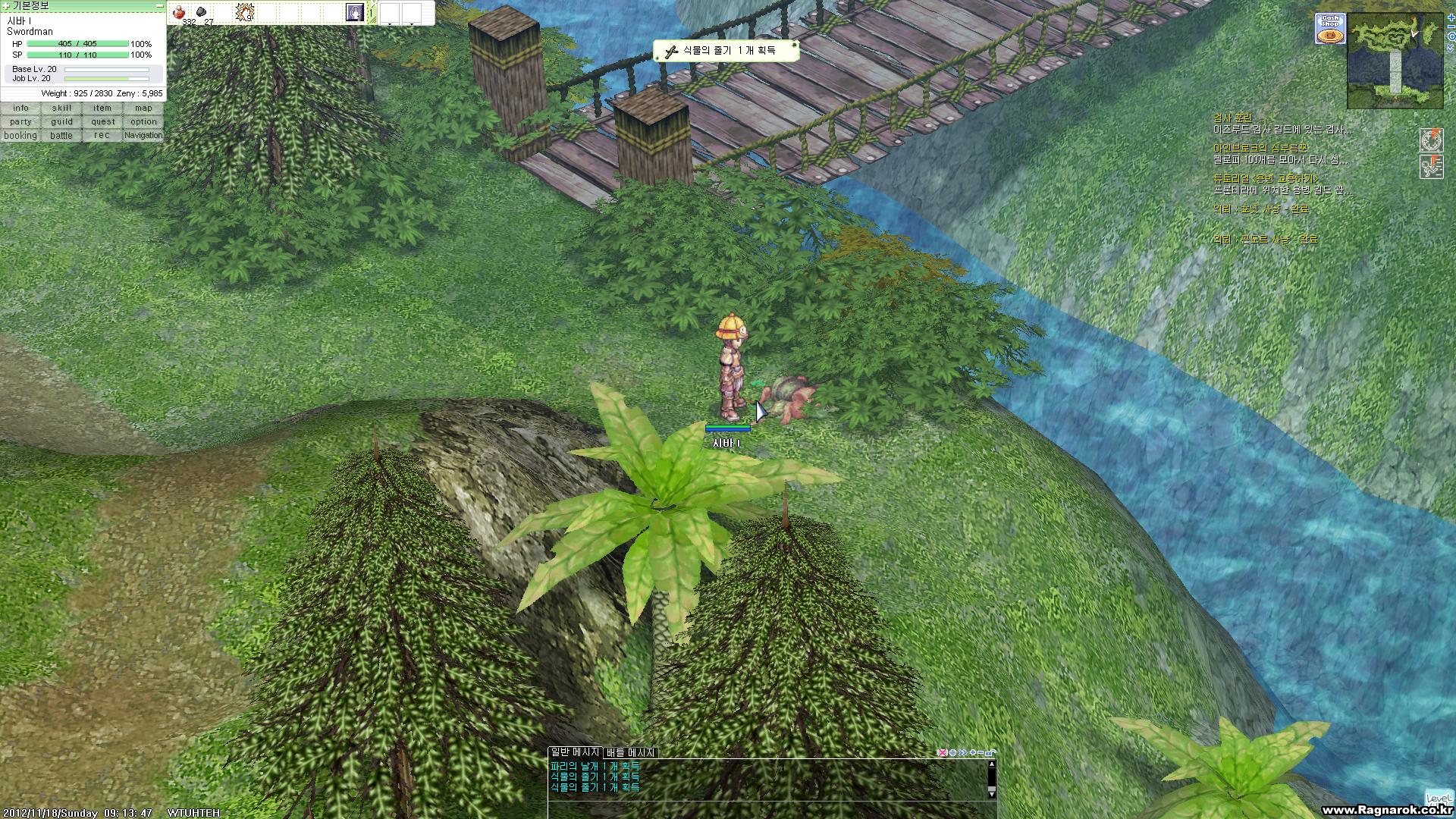Switch to the 배틀 메시지 chat tab
The height and width of the screenshot is (819, 1456).
click(x=630, y=752)
